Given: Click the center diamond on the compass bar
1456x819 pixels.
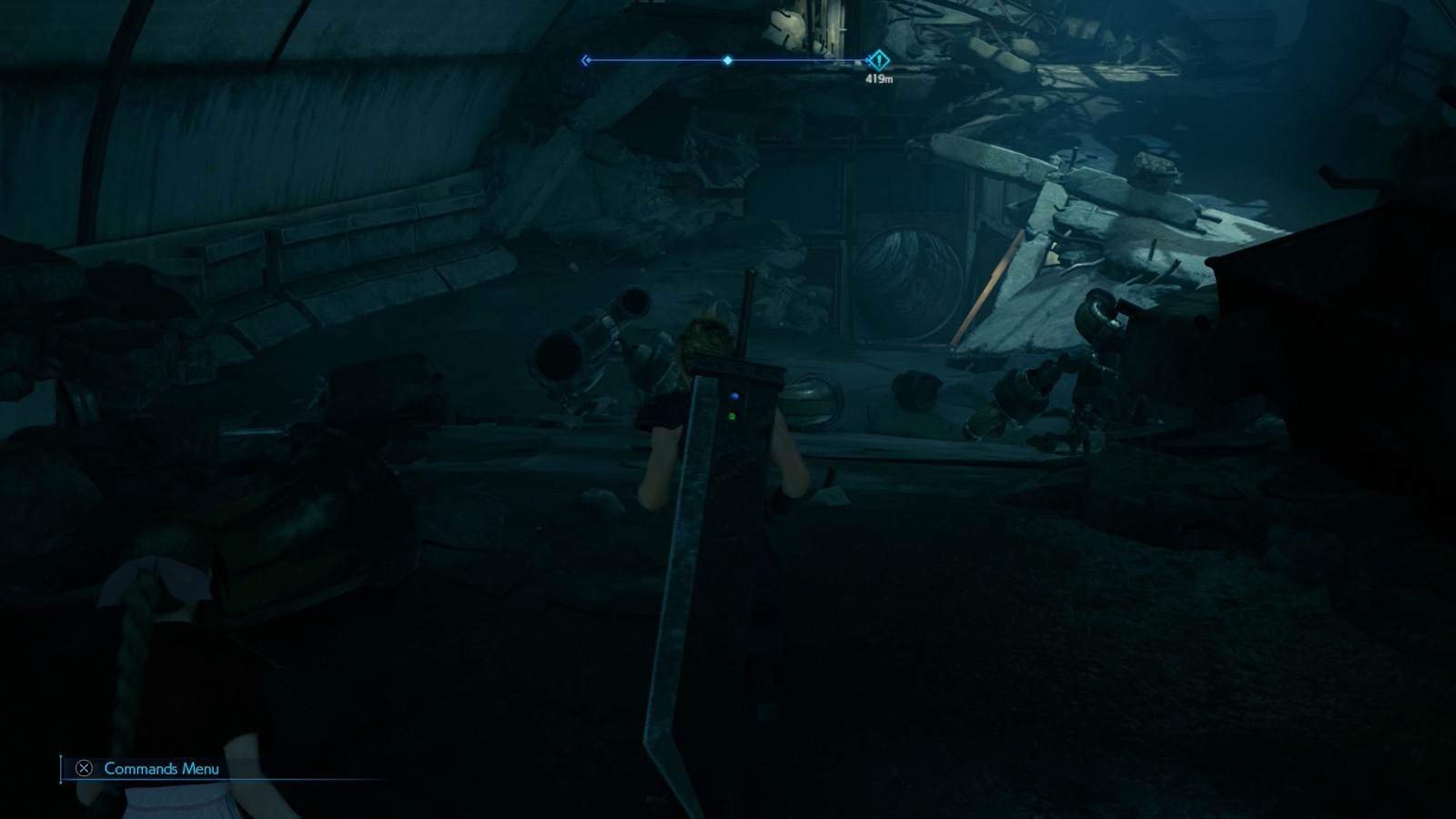Looking at the screenshot, I should pos(727,60).
